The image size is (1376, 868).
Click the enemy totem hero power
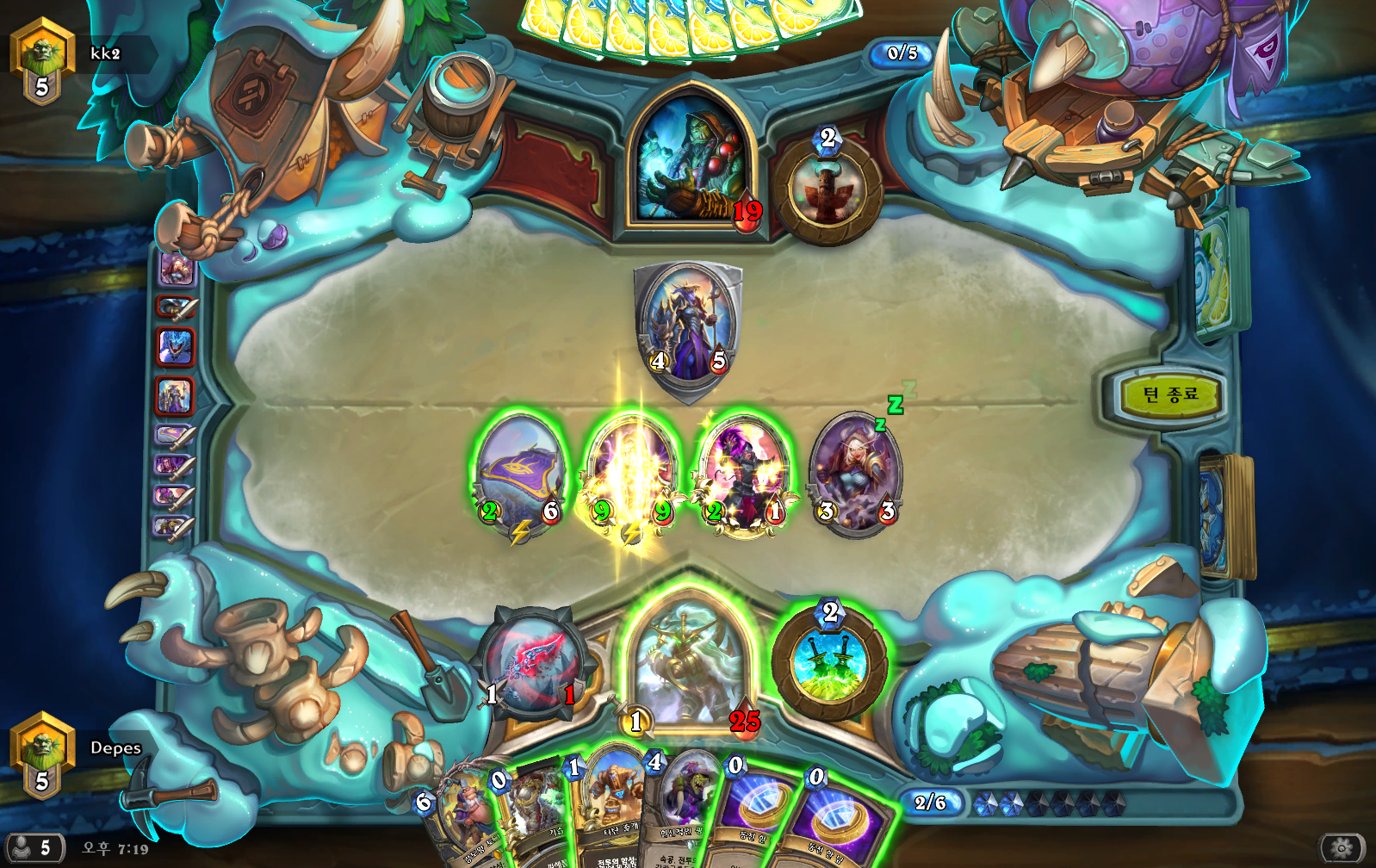pos(827,191)
